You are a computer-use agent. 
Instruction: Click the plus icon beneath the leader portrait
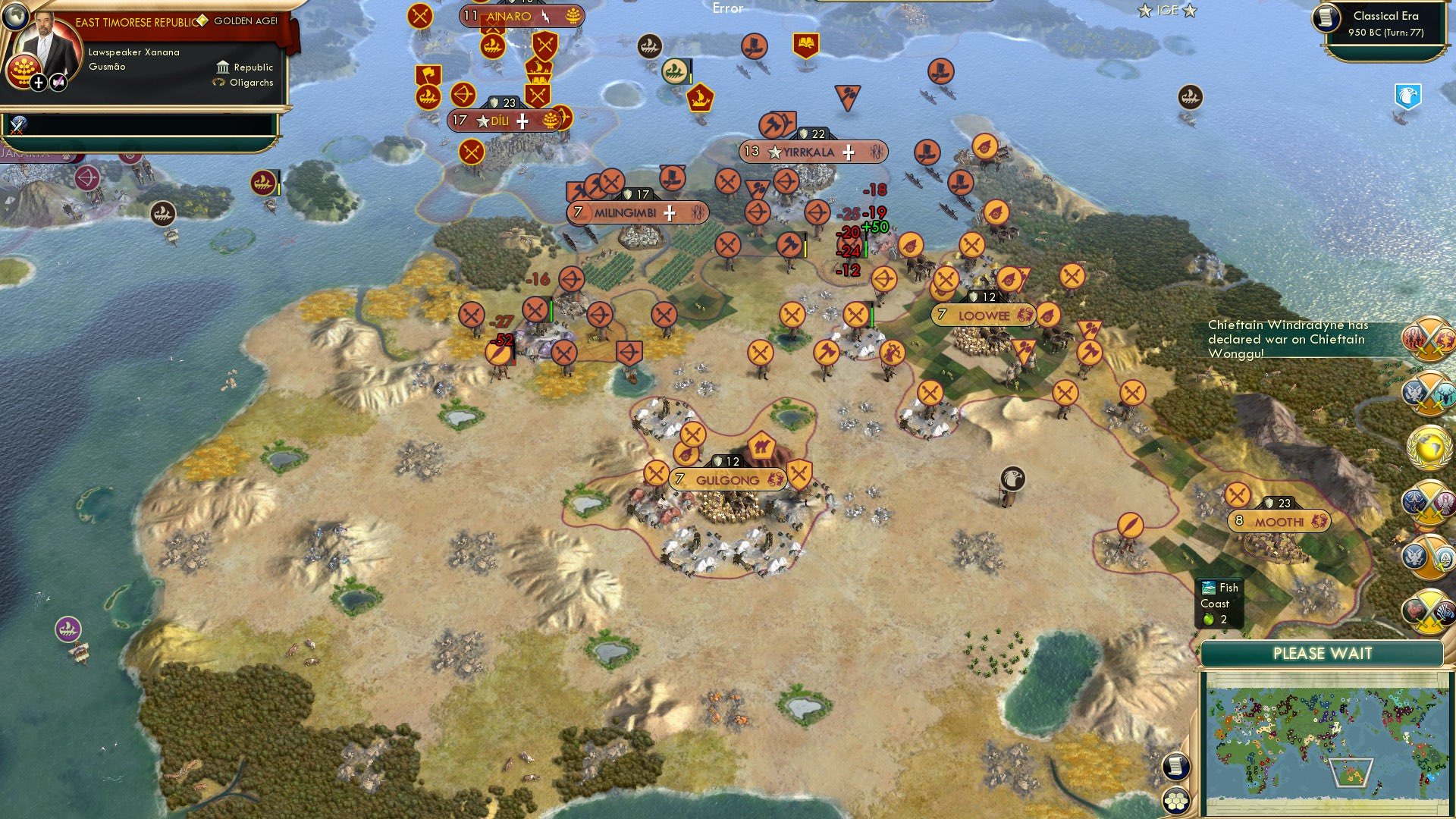point(39,83)
